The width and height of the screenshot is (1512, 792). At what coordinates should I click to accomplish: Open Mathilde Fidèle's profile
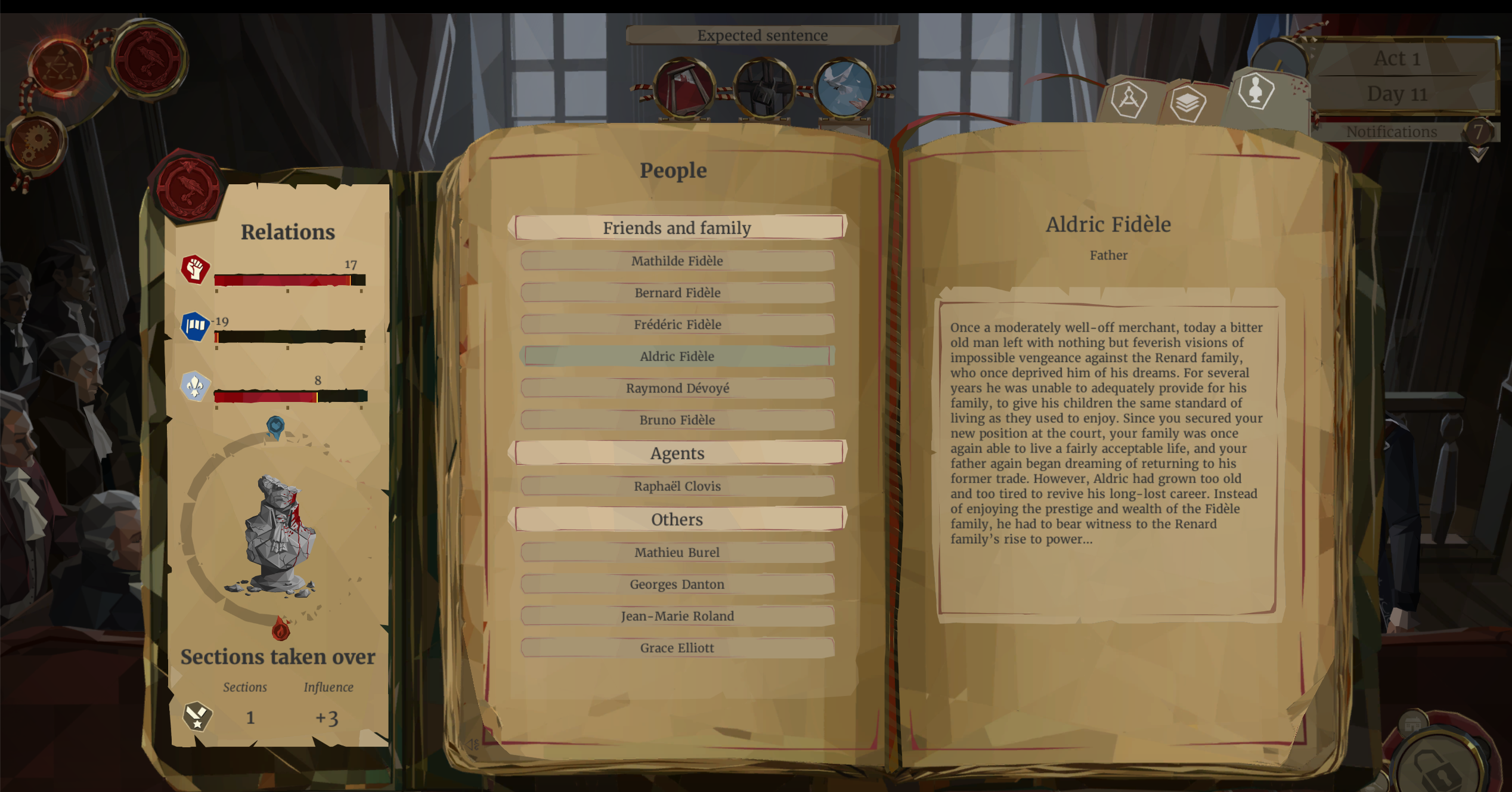pyautogui.click(x=677, y=261)
